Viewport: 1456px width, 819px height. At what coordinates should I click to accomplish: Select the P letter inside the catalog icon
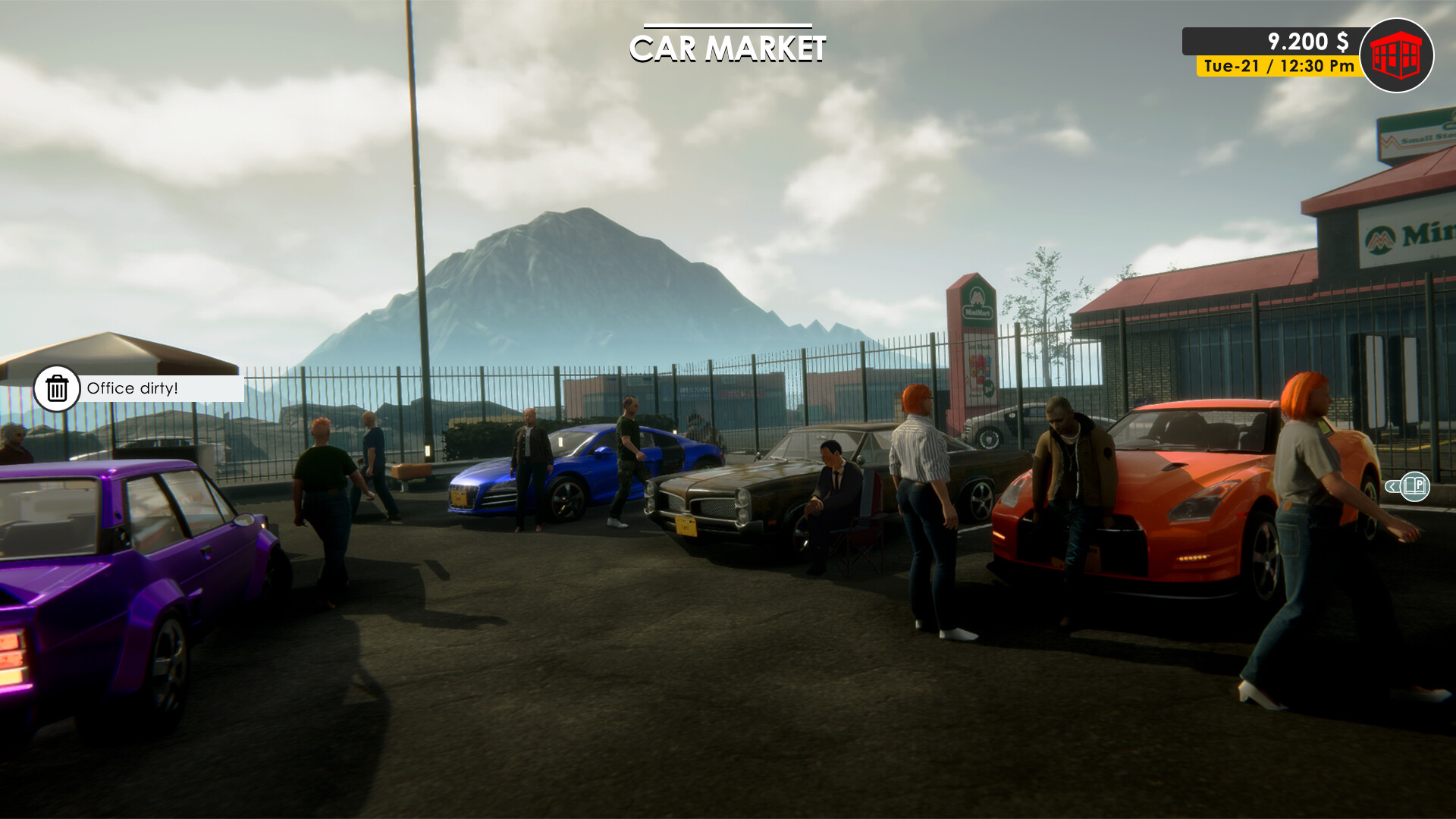[1420, 485]
